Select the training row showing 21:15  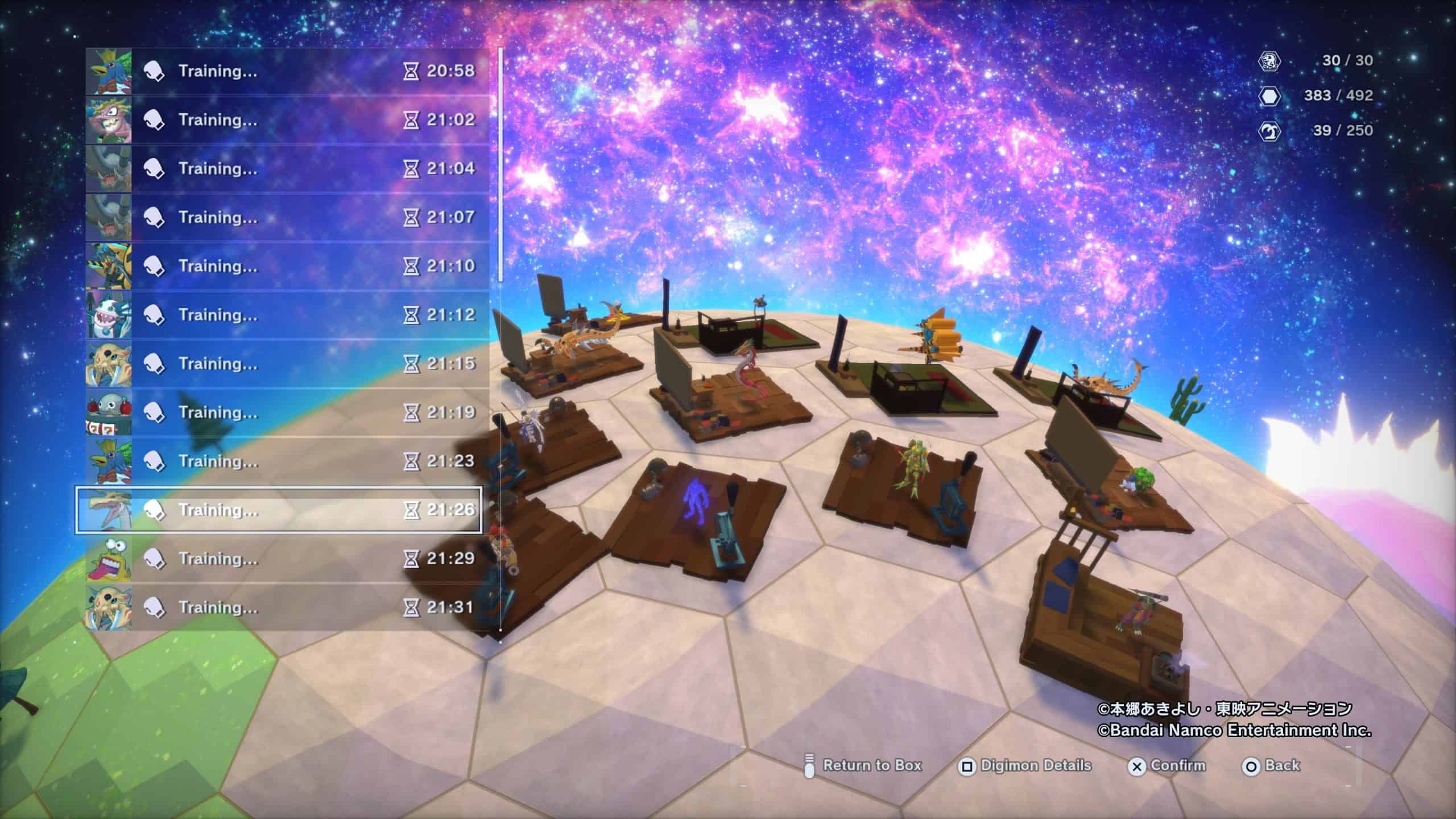coord(287,364)
